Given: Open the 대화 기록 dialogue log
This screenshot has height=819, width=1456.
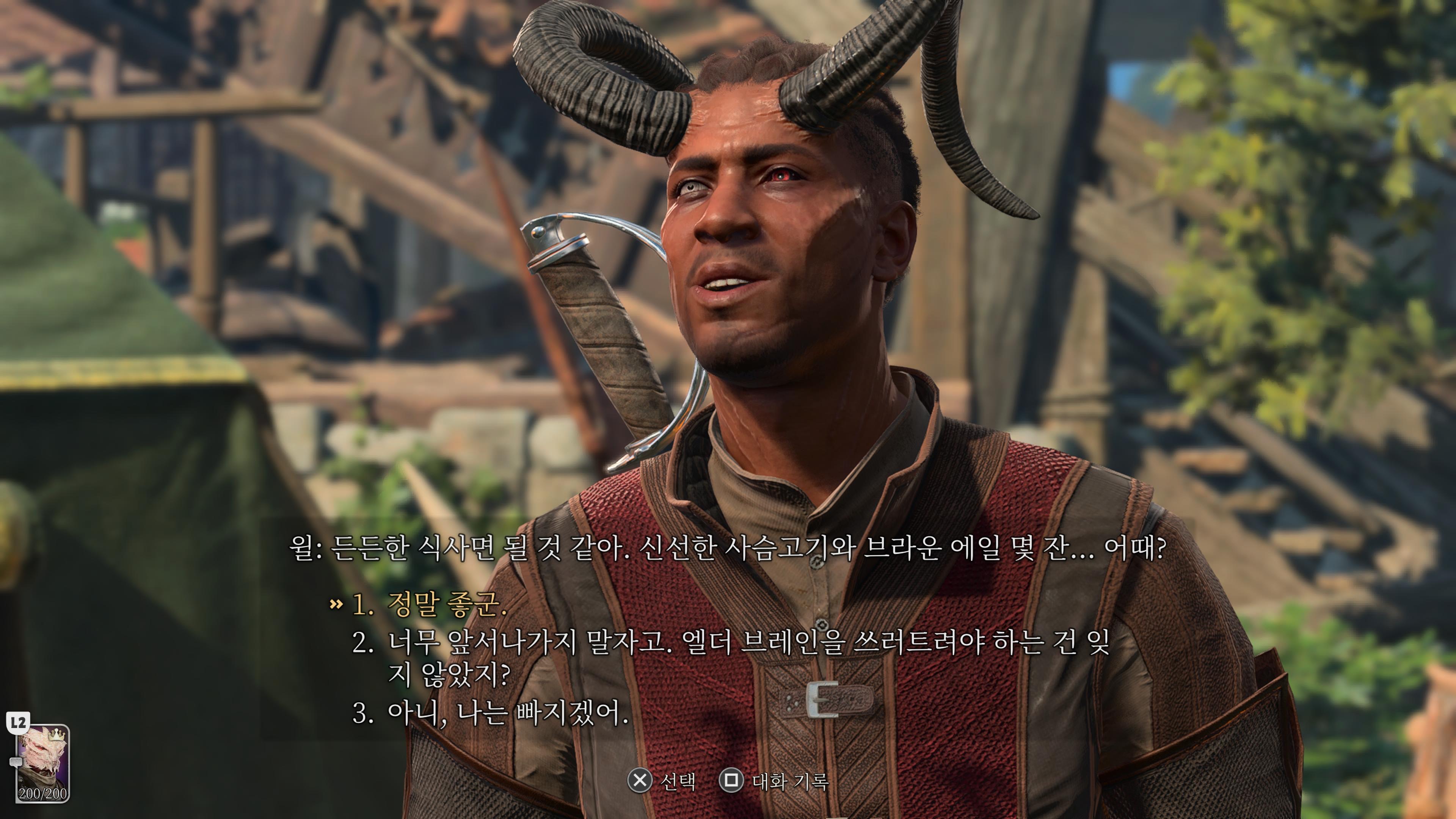Looking at the screenshot, I should (789, 782).
